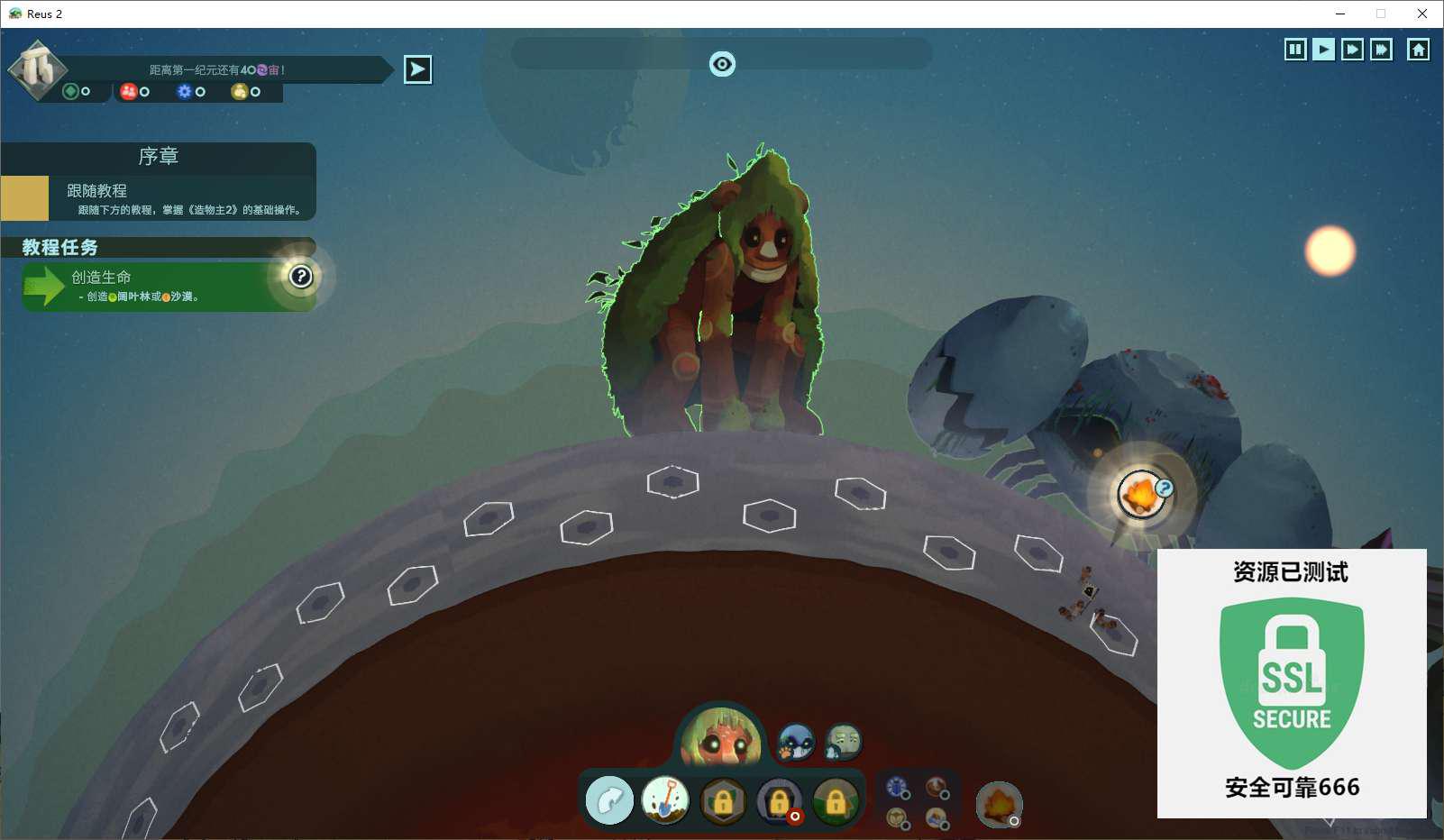Close the Reus 2 window
Image resolution: width=1444 pixels, height=840 pixels.
point(1421,14)
